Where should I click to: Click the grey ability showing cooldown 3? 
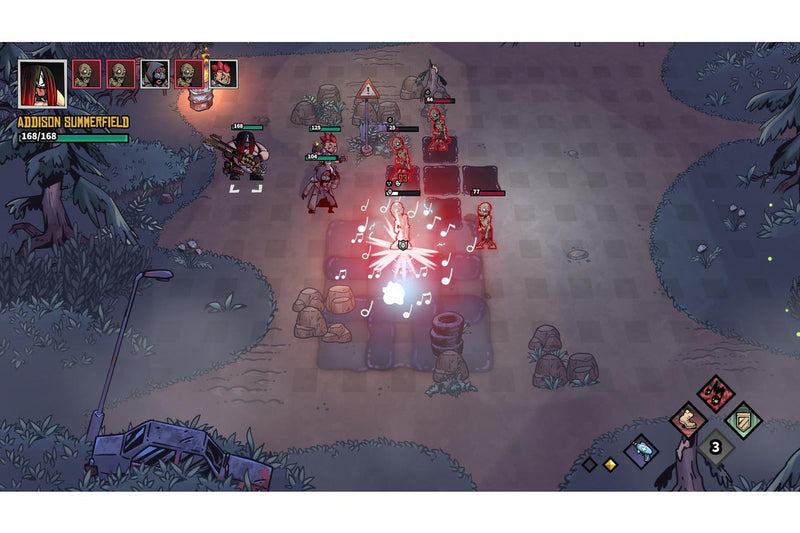coord(715,447)
